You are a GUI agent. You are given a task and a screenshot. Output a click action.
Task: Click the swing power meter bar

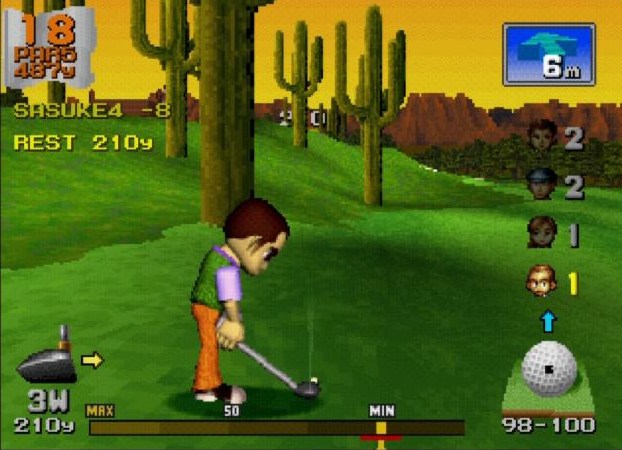pyautogui.click(x=276, y=427)
